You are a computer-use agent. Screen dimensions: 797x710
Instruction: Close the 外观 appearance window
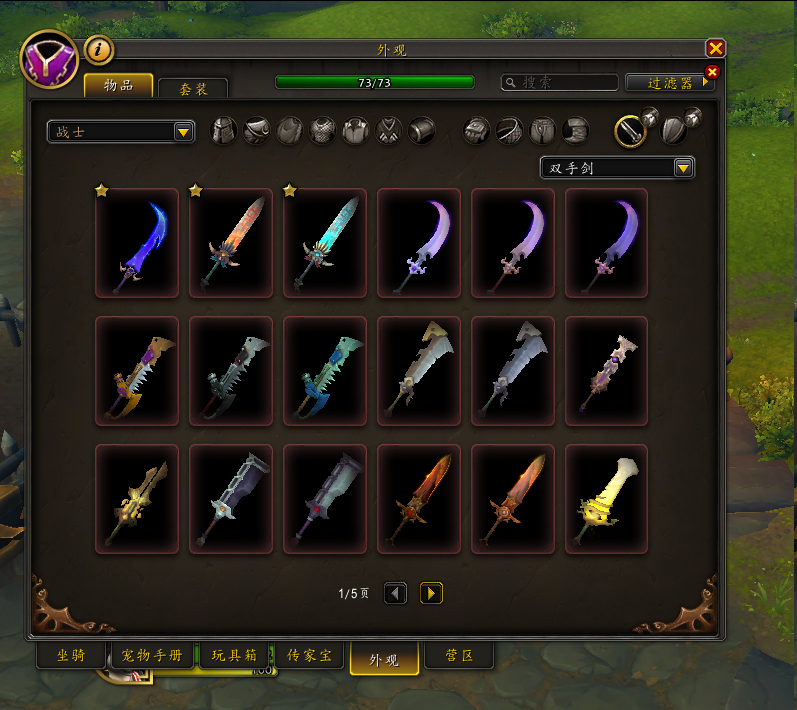click(x=715, y=48)
